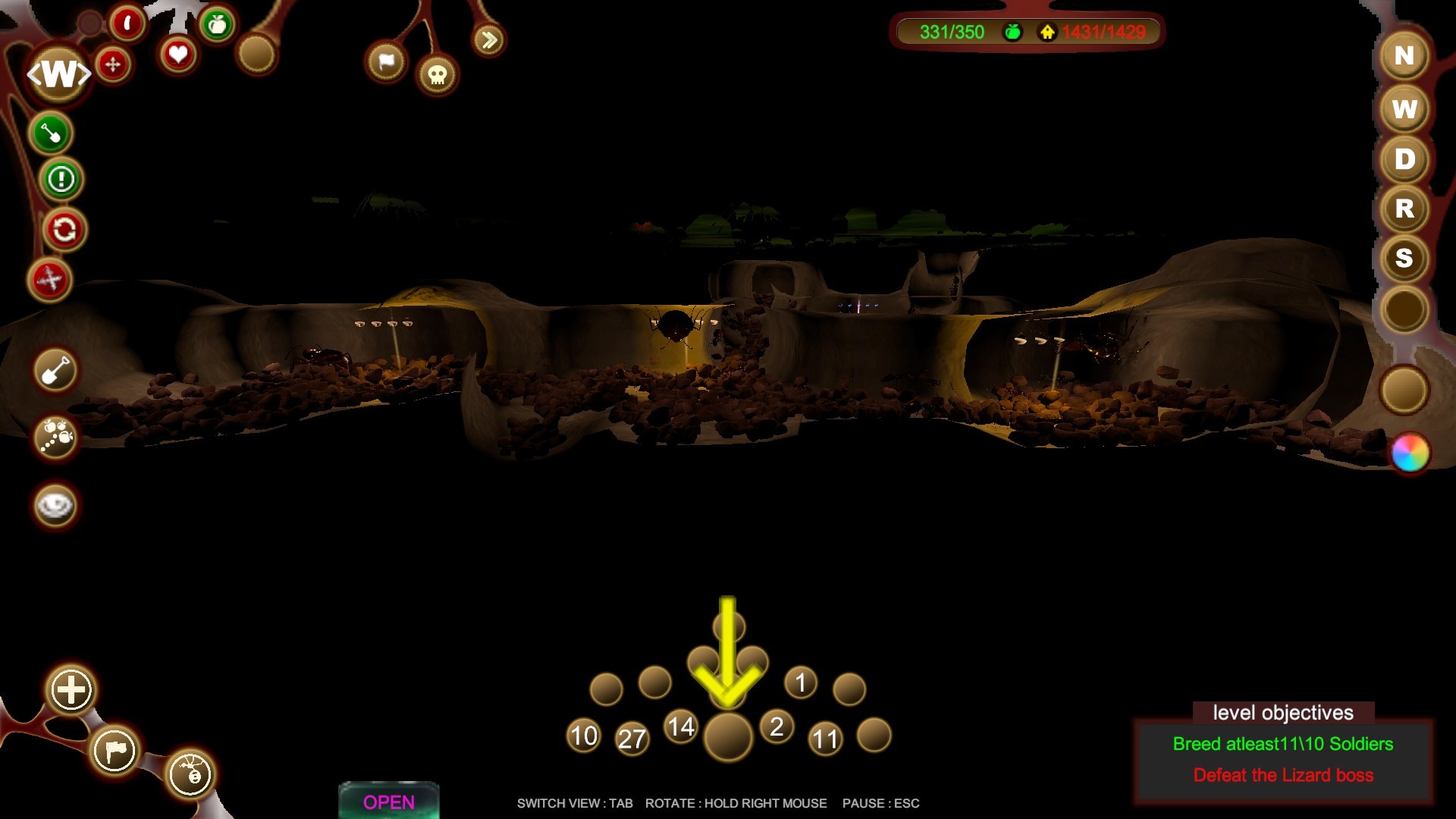Select the red heart icon
Screen dimensions: 1456x819
pyautogui.click(x=178, y=55)
